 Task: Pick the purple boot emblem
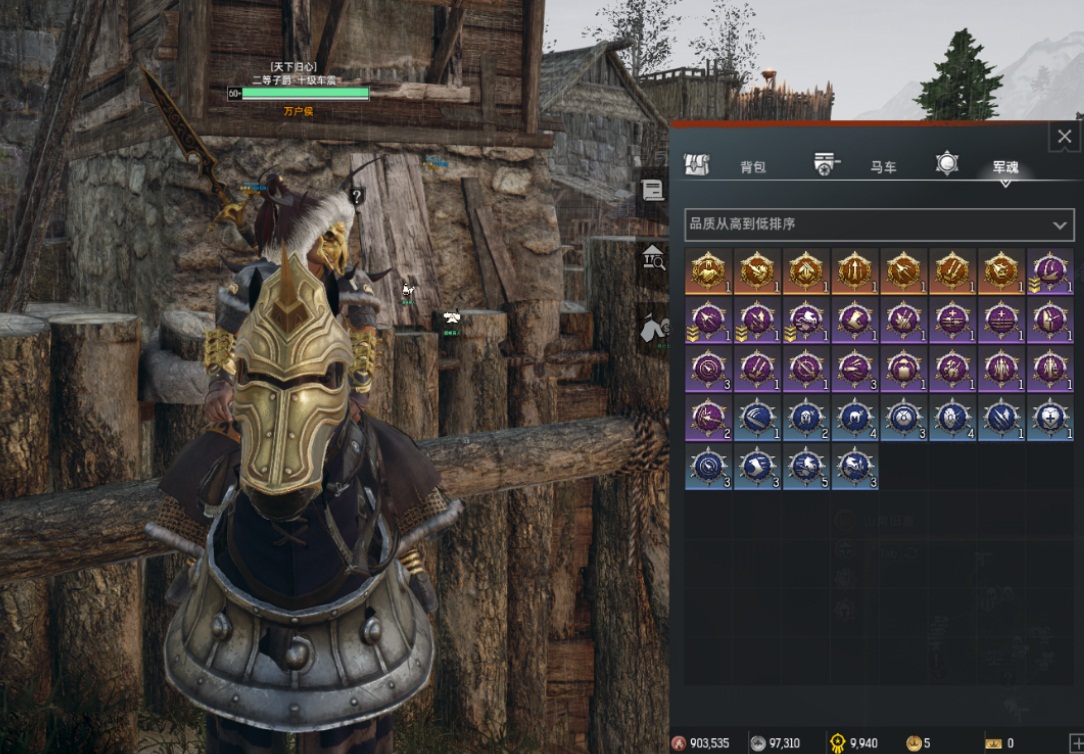click(855, 319)
